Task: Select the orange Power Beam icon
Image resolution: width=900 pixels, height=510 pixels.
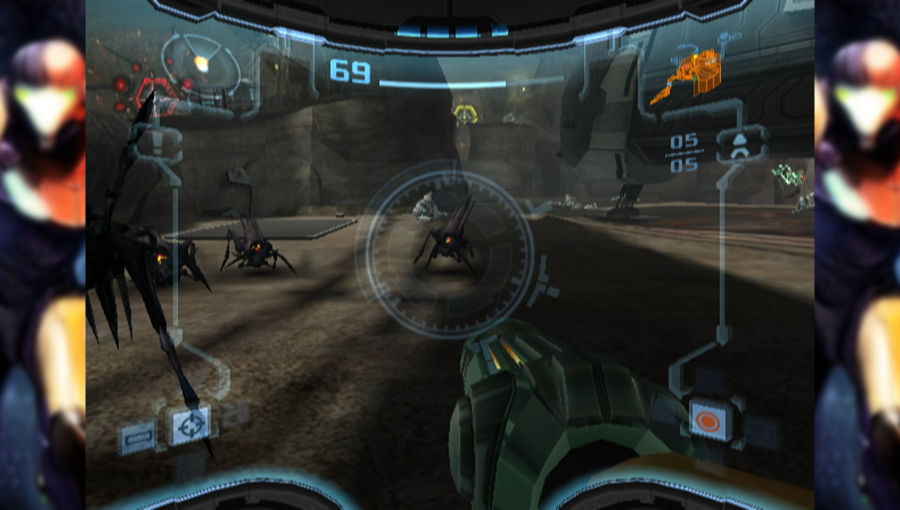Action: (x=708, y=421)
